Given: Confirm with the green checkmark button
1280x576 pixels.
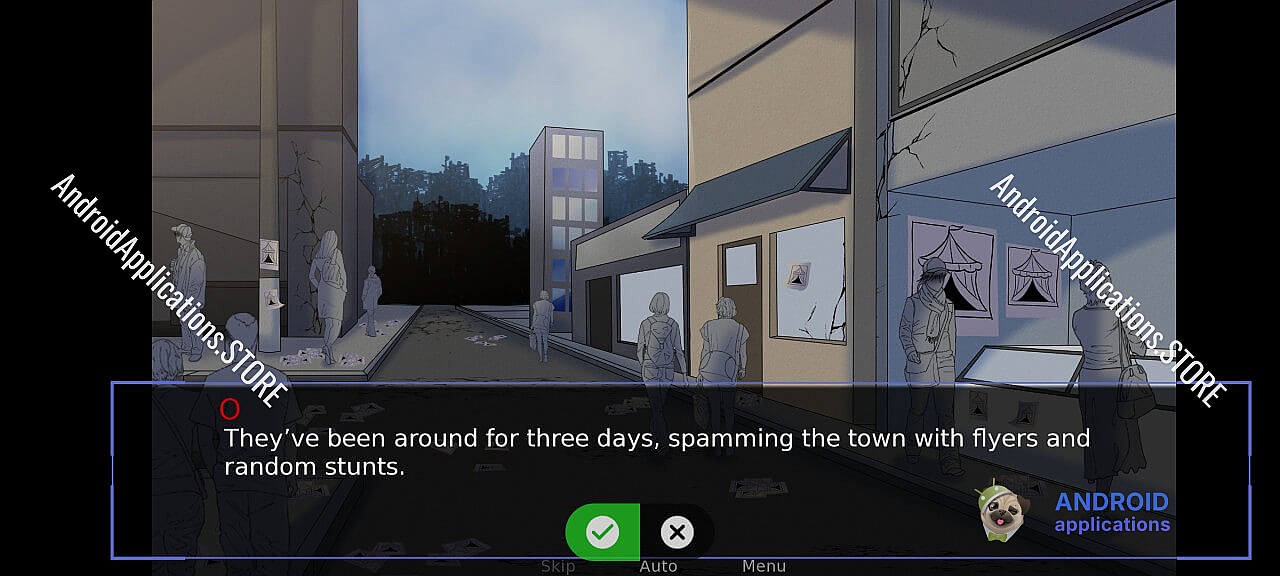Looking at the screenshot, I should pos(602,531).
